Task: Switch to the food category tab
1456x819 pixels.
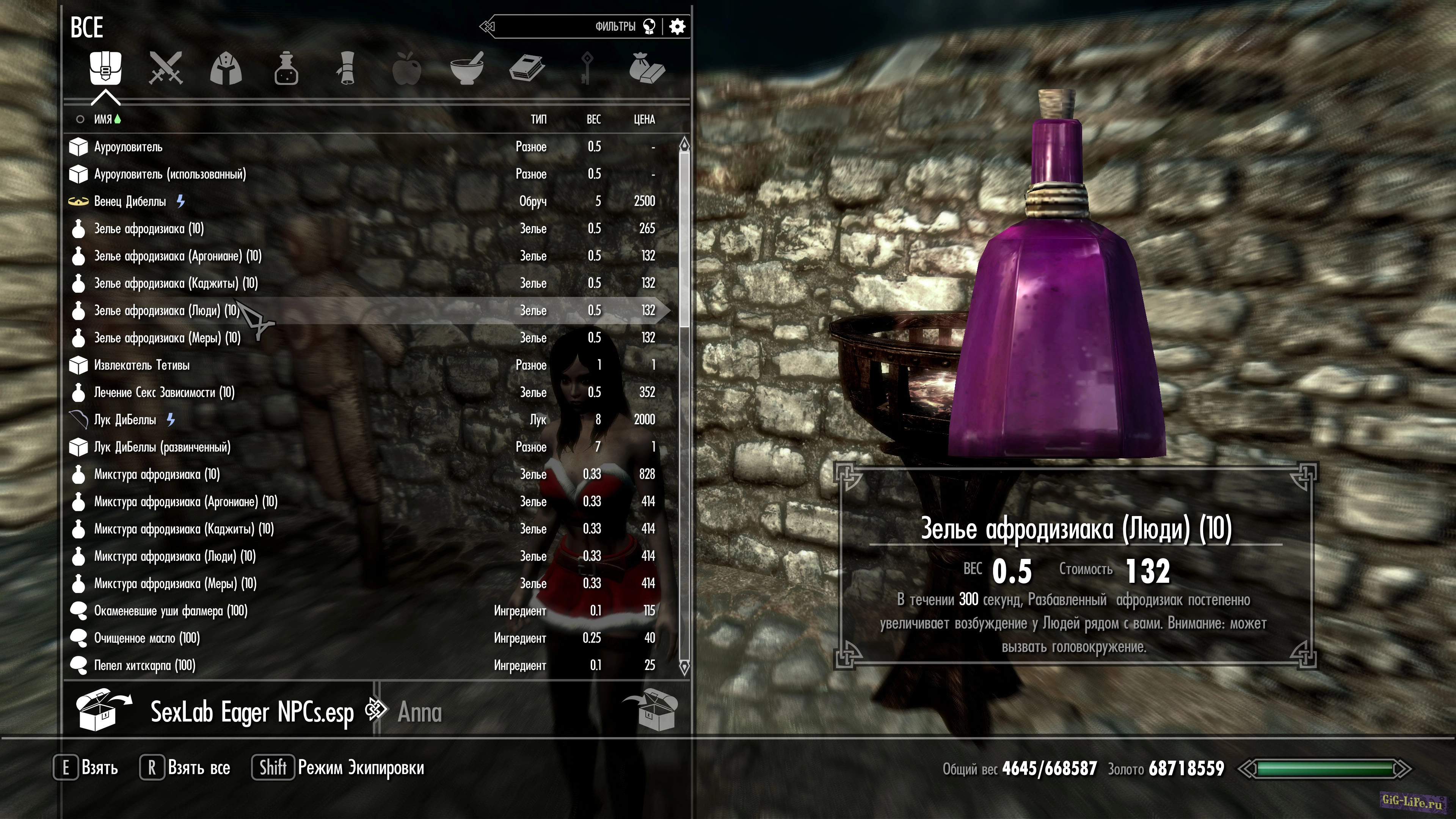Action: [407, 69]
